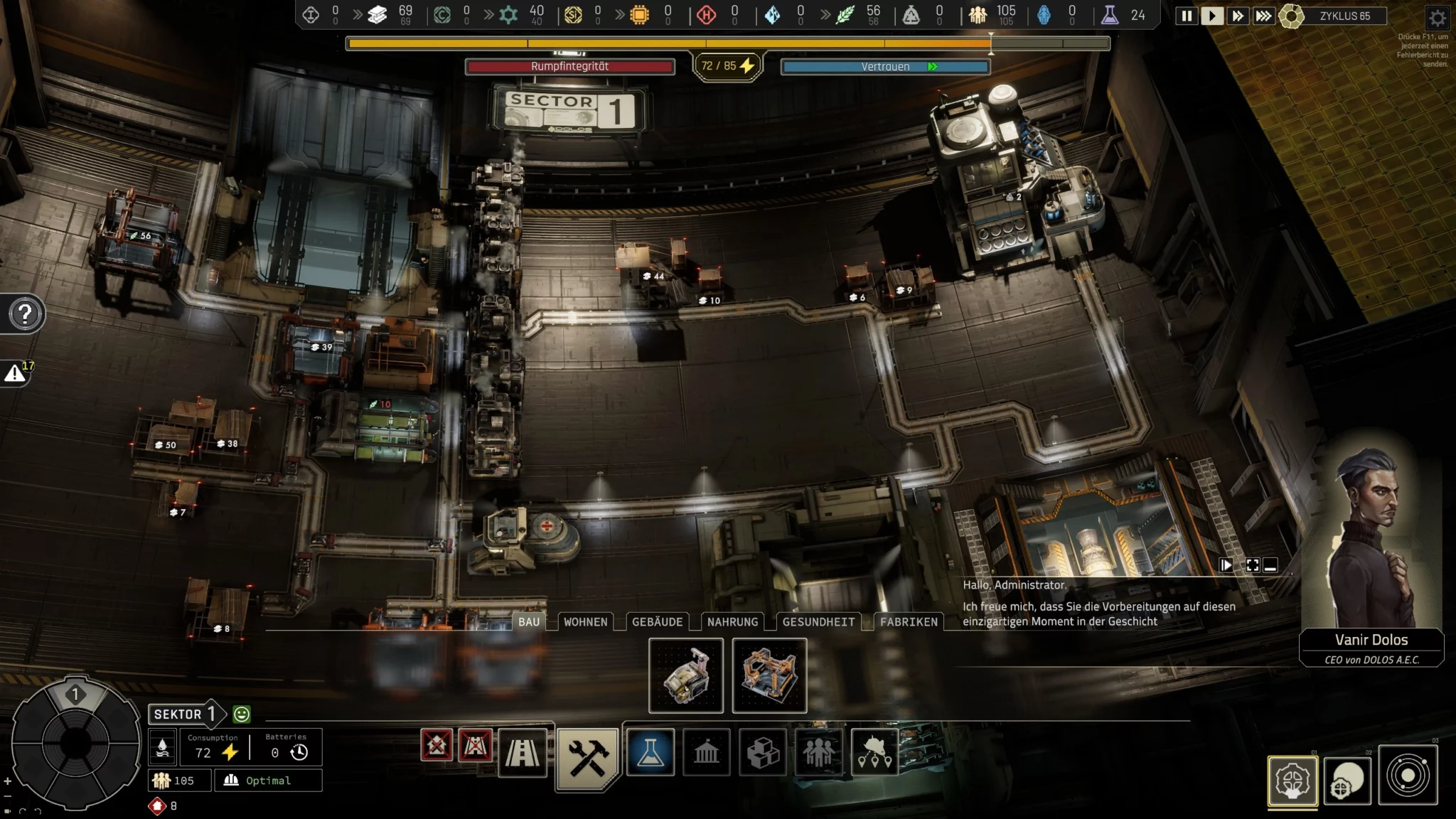
Task: Switch to the WOHNEN tab
Action: tap(585, 622)
